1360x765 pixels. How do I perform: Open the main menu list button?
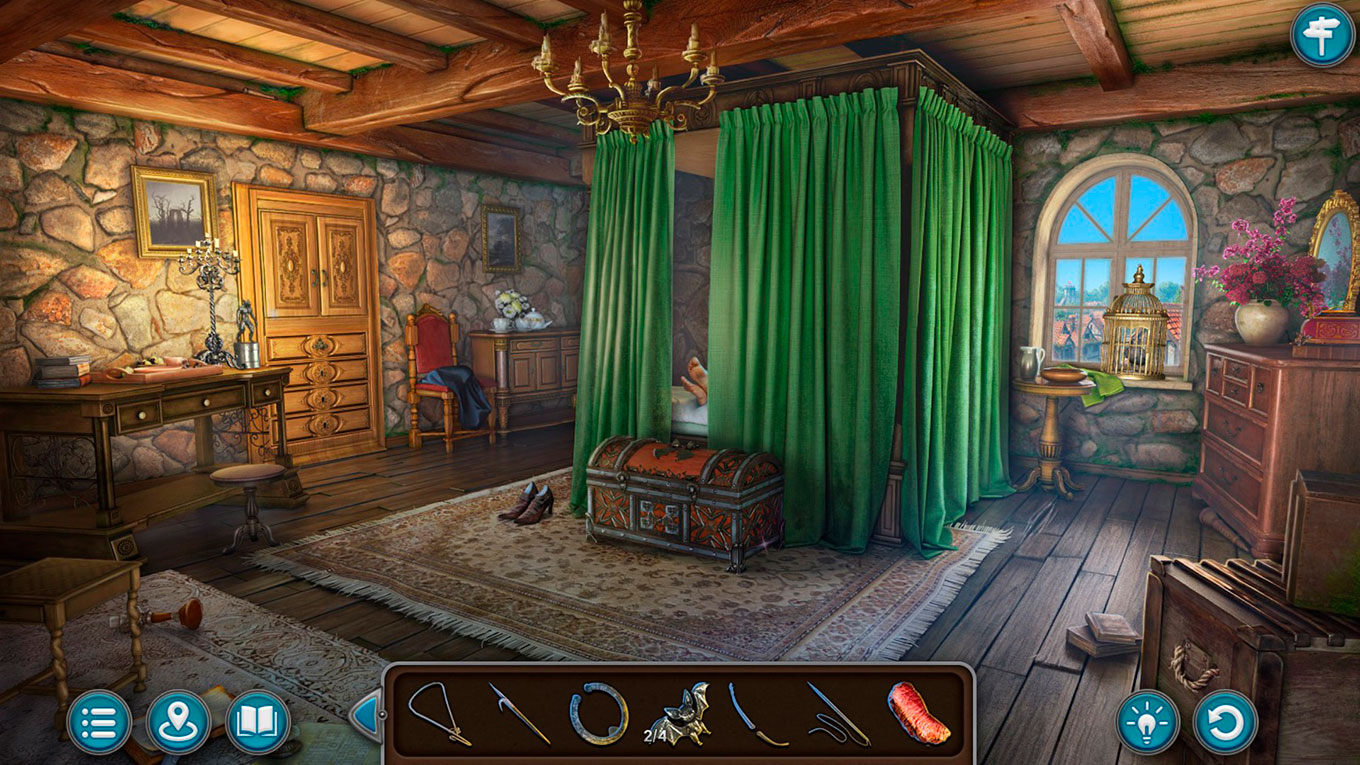click(99, 721)
